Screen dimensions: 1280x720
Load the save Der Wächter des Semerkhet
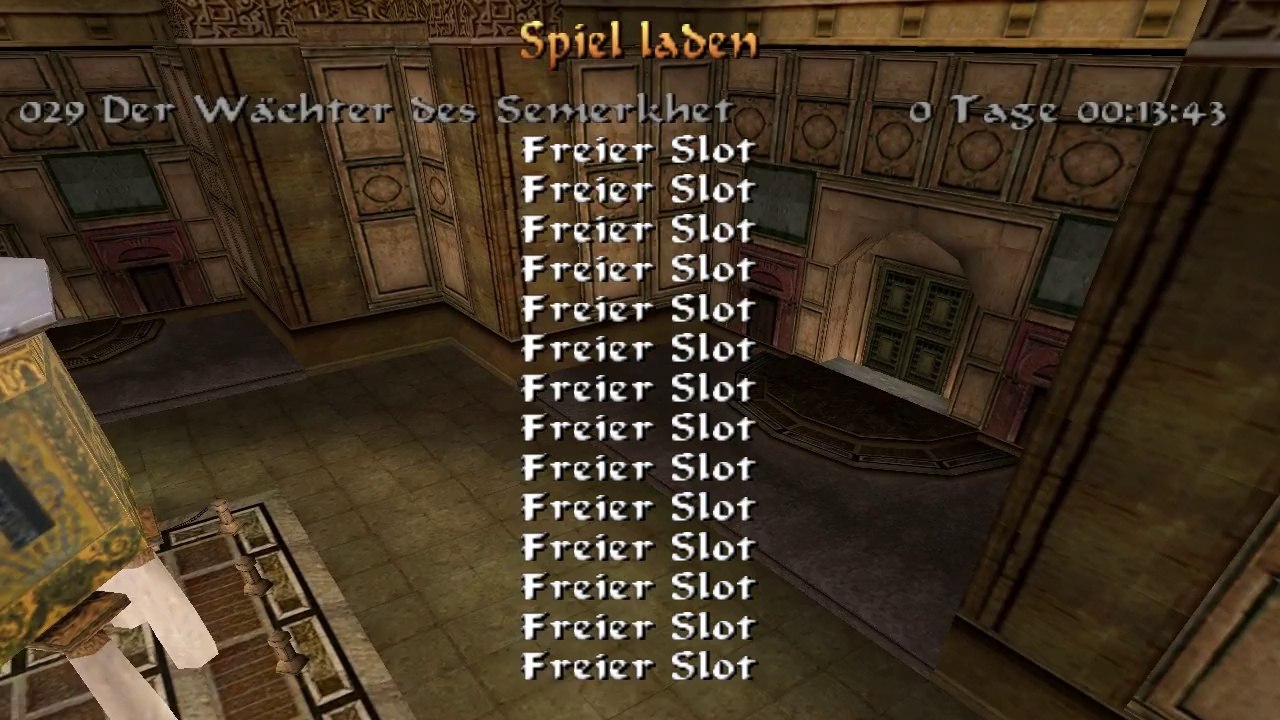coord(420,110)
